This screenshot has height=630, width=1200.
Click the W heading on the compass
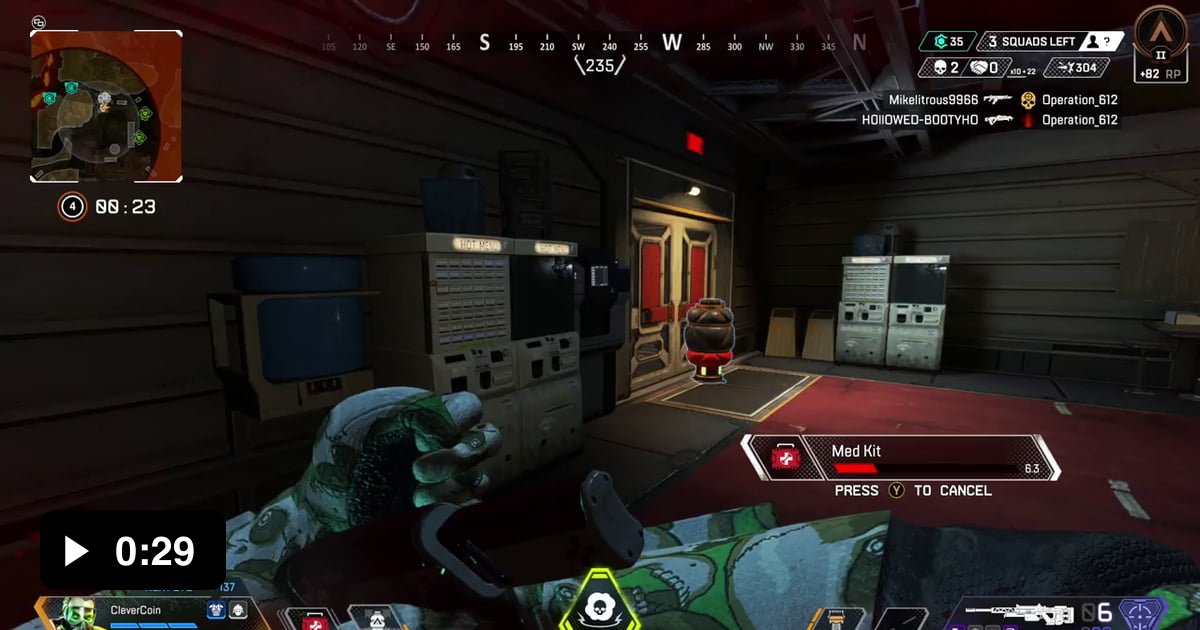[672, 42]
